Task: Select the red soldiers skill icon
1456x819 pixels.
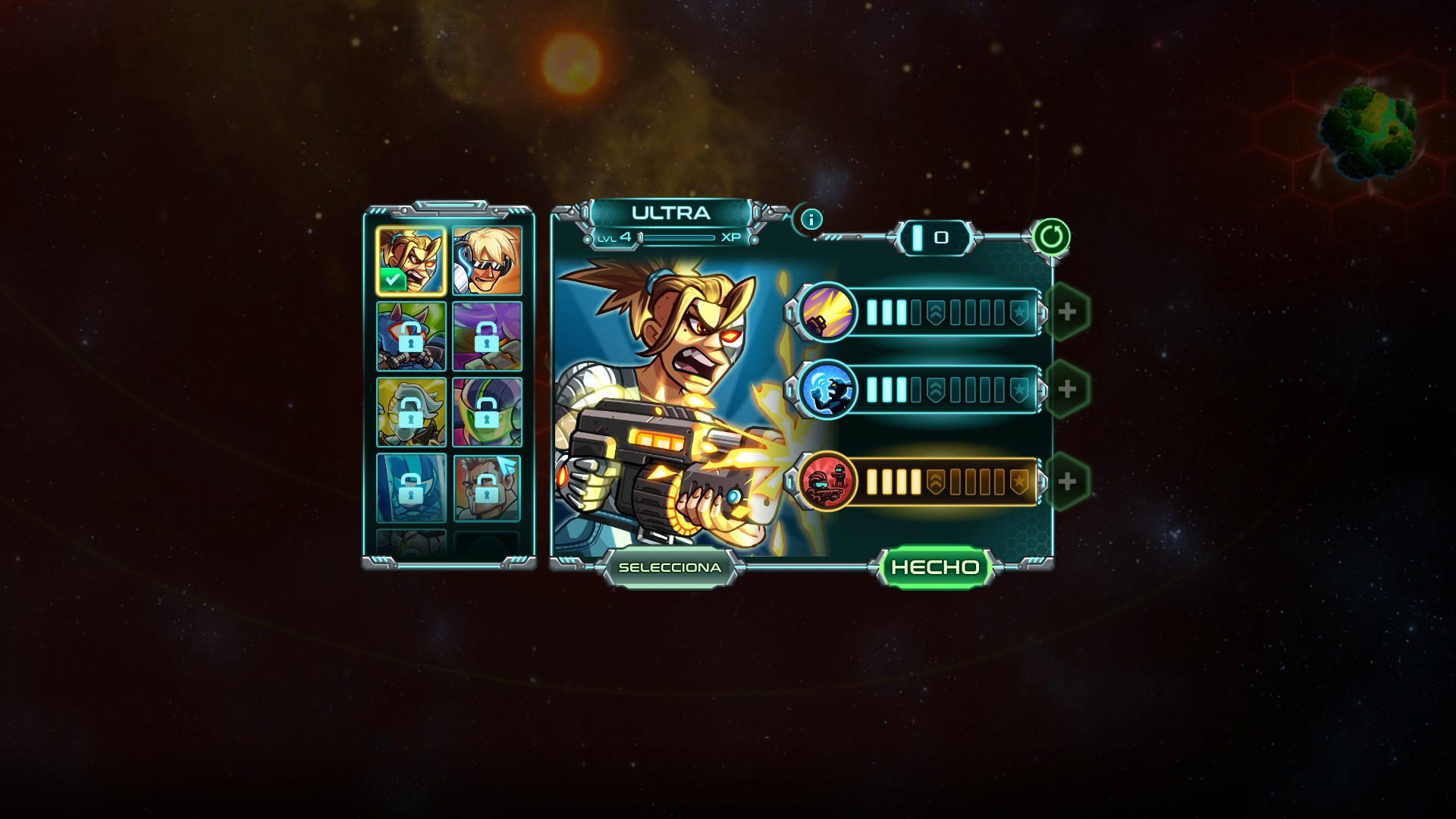Action: tap(827, 482)
